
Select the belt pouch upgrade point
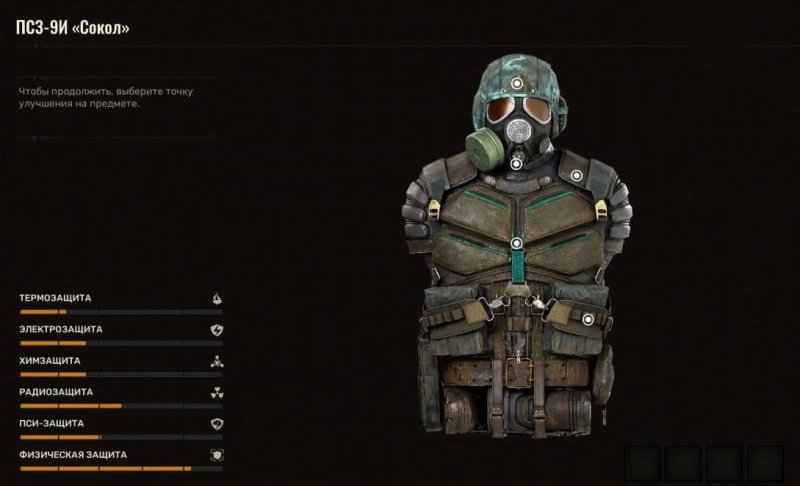pos(588,319)
